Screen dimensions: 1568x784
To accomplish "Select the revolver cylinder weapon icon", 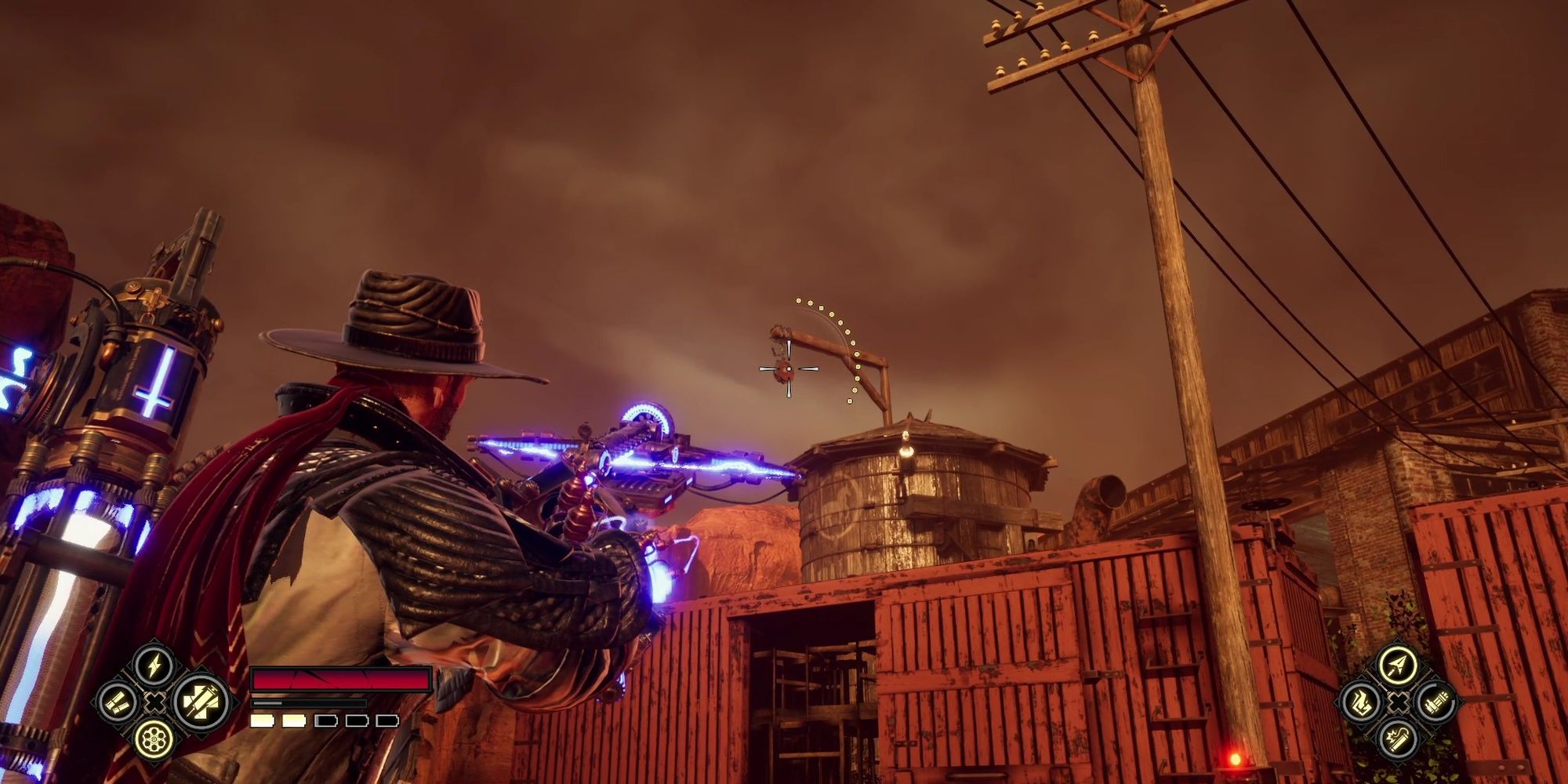I will (x=153, y=741).
